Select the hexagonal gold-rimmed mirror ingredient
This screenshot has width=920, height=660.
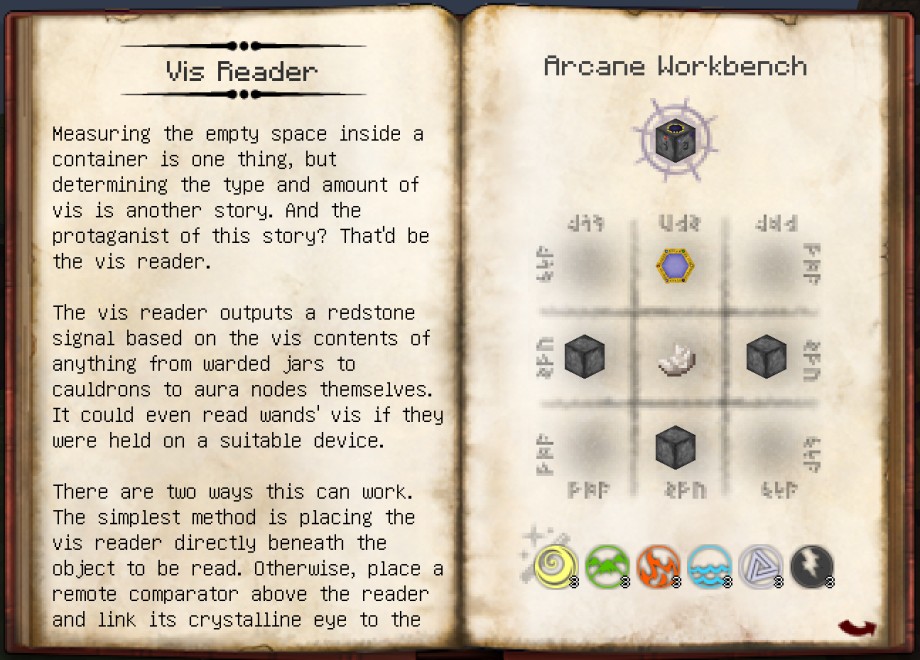pyautogui.click(x=674, y=266)
